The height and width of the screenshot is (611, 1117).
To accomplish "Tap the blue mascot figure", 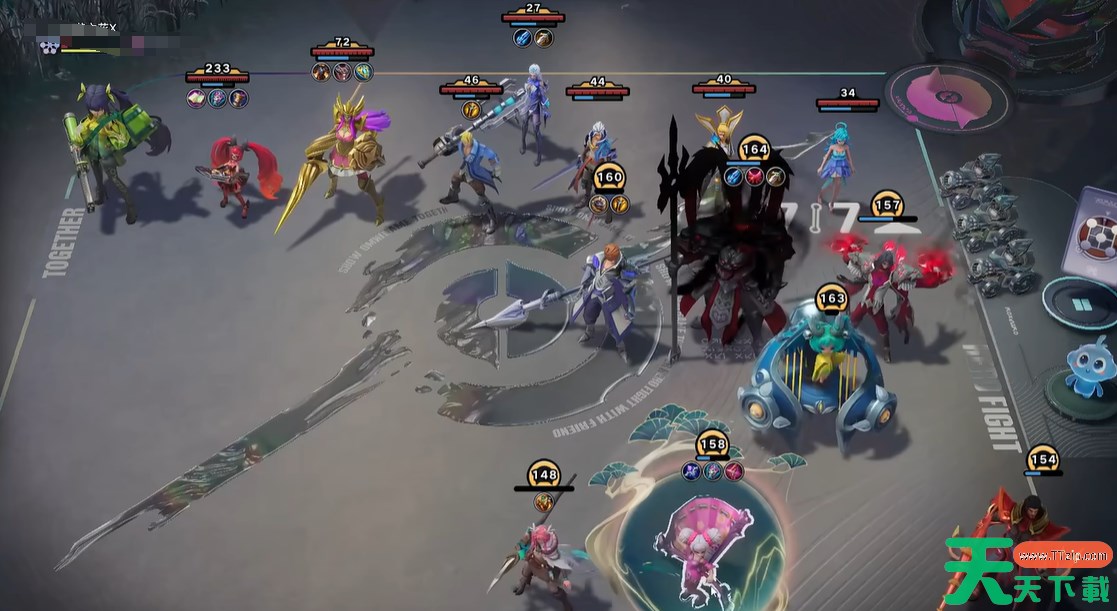I will [x=1093, y=364].
